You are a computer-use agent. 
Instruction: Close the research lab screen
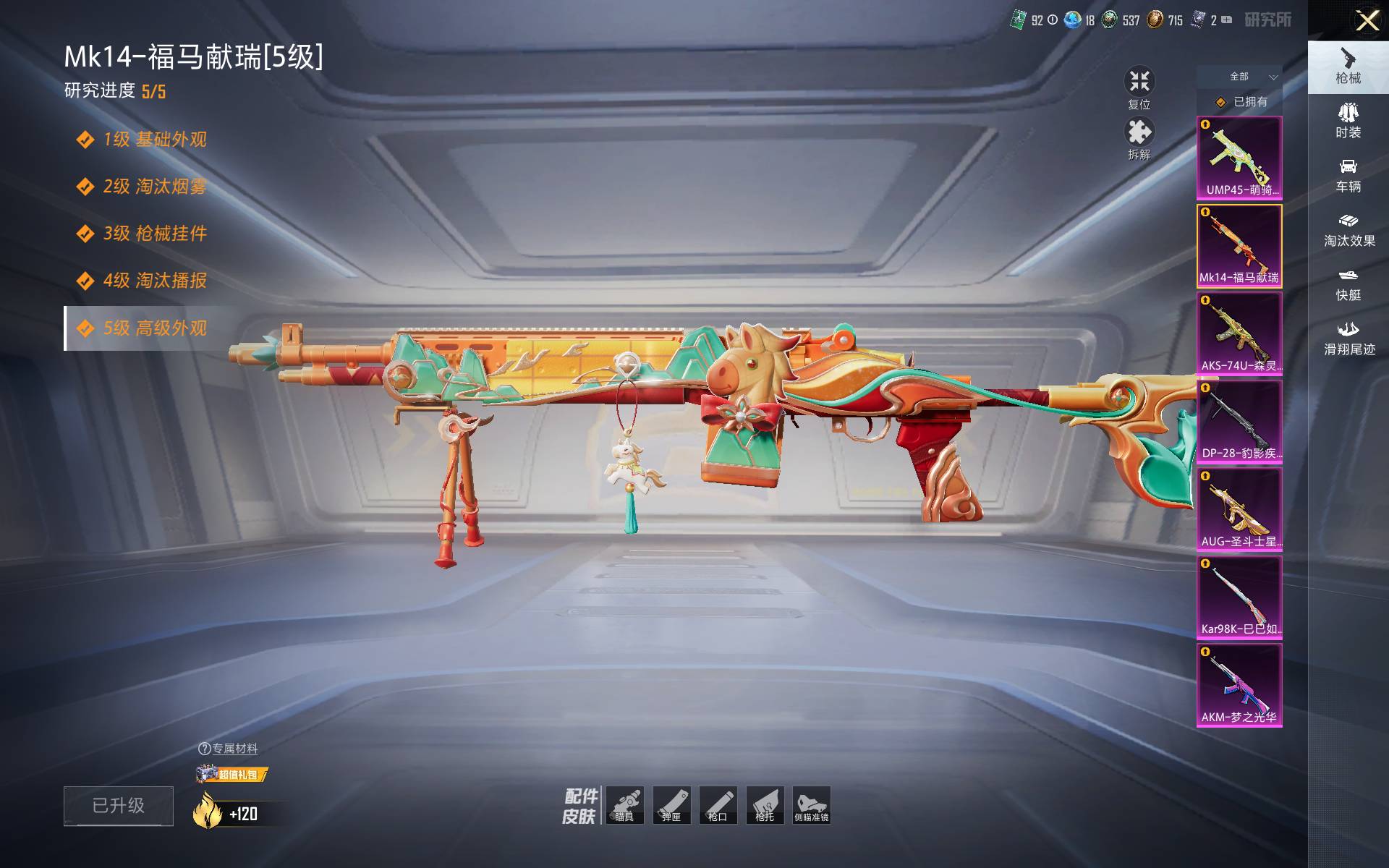[x=1367, y=20]
